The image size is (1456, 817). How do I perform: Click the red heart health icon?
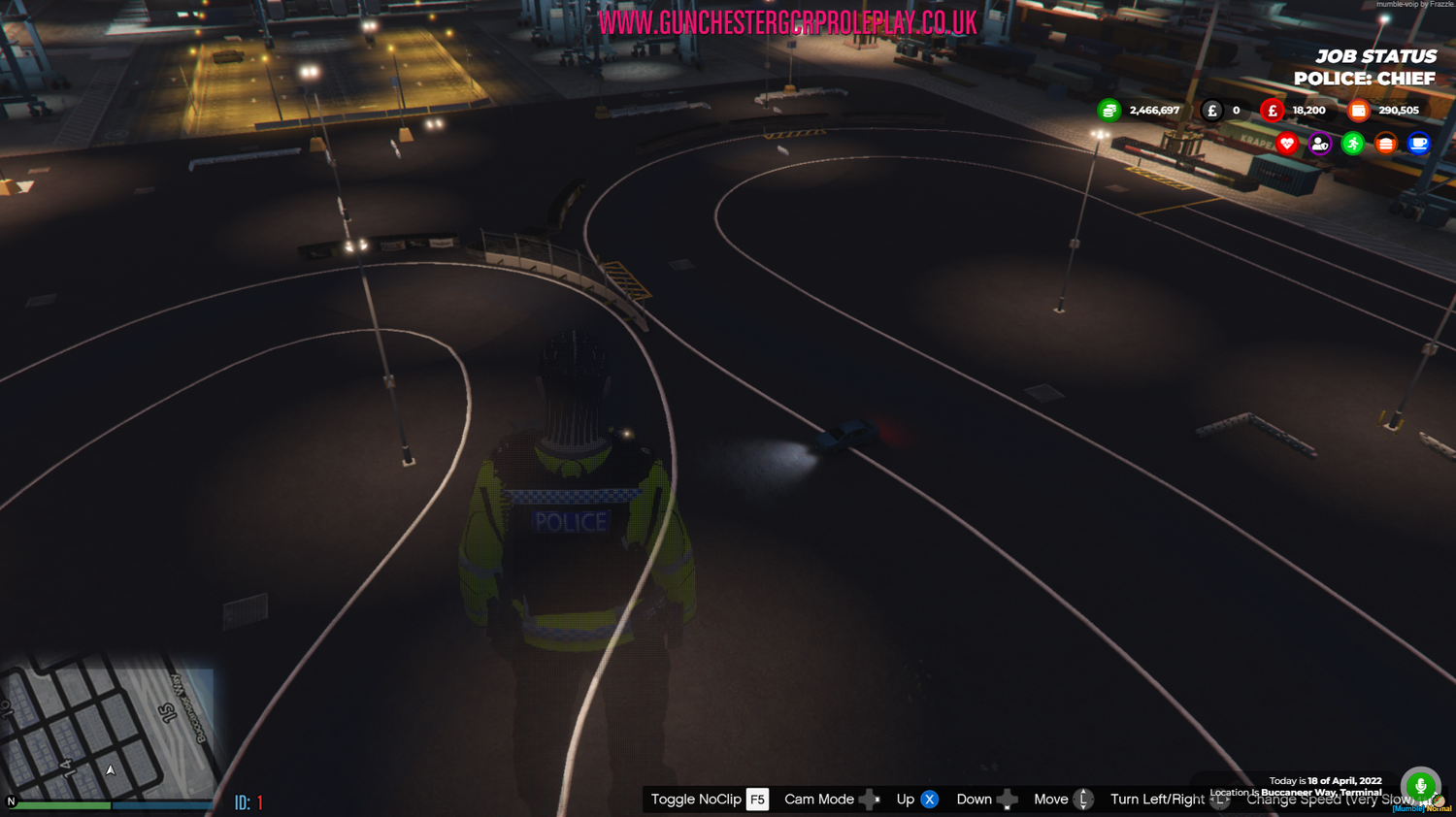pyautogui.click(x=1285, y=144)
